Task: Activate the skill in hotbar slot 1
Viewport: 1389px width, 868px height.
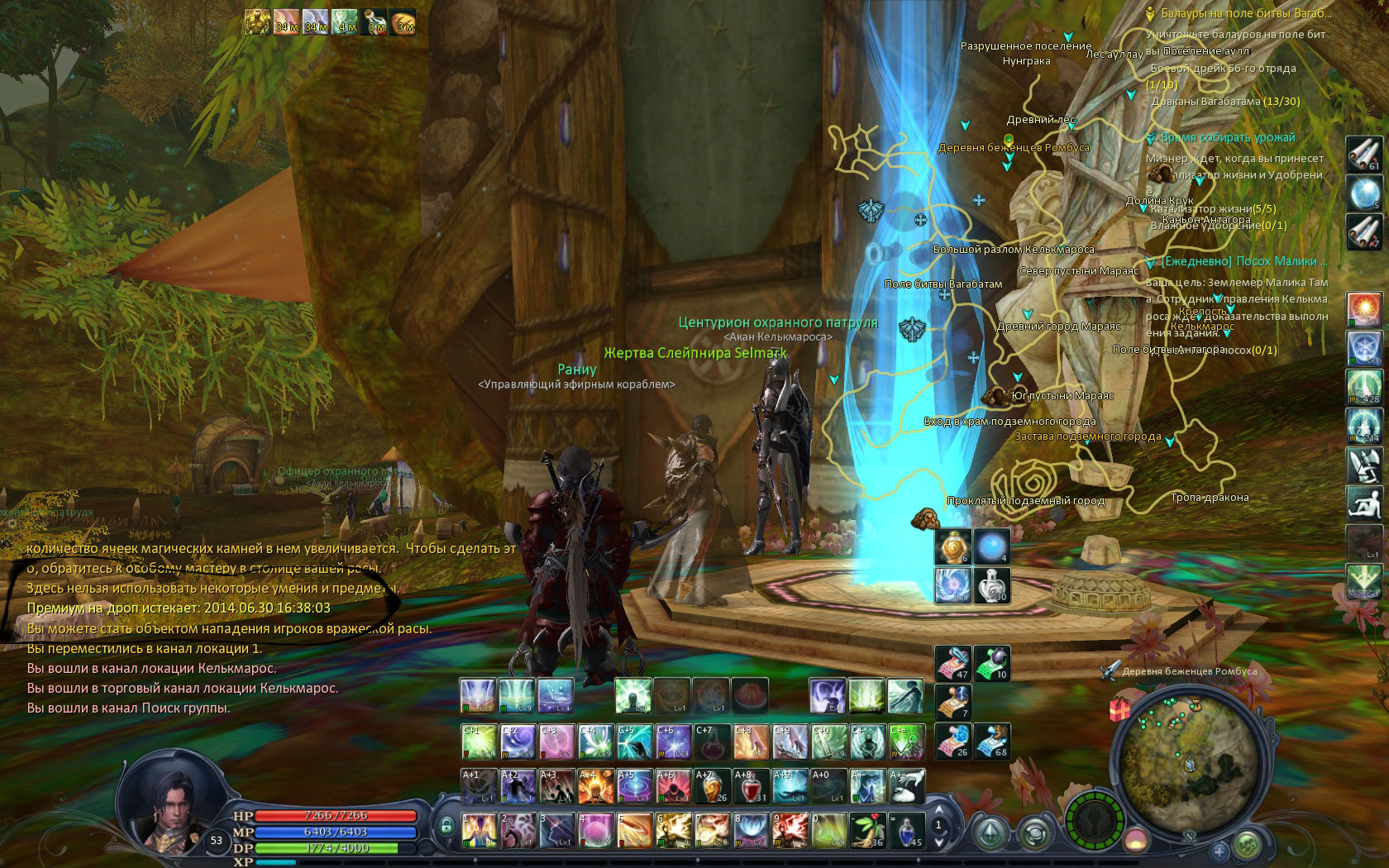Action: [479, 830]
